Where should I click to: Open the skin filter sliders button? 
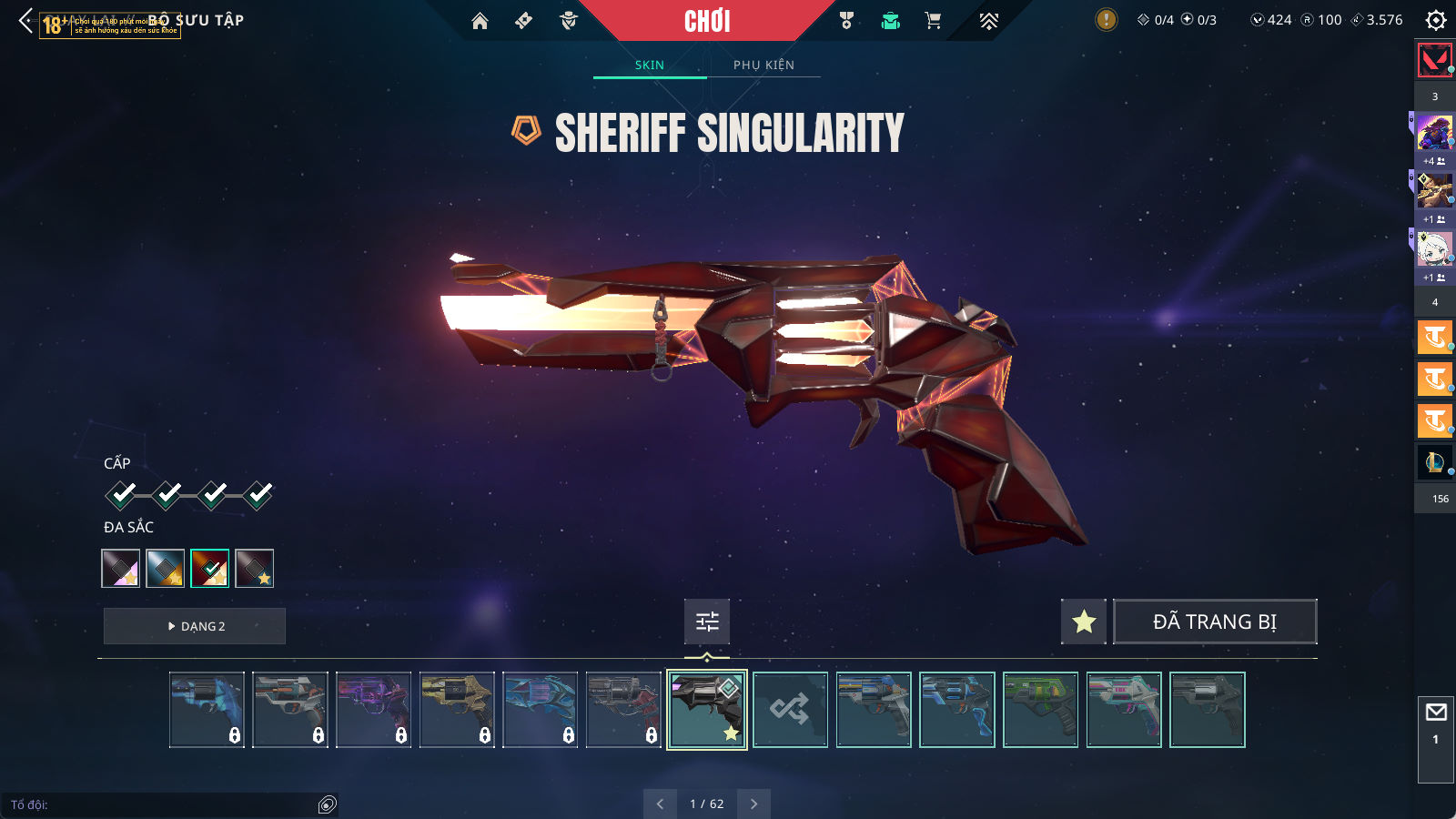tap(707, 622)
